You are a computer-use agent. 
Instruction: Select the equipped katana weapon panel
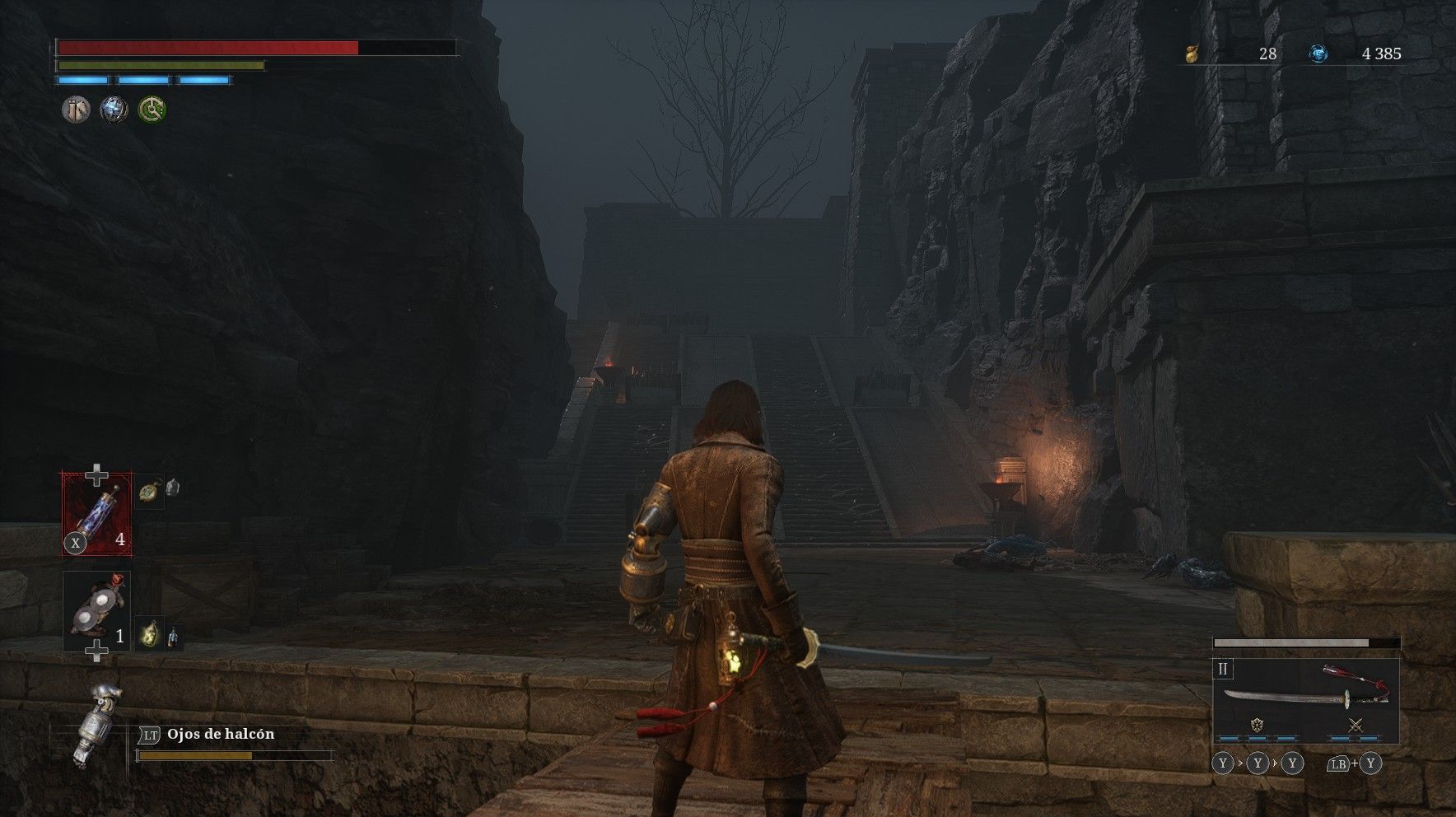tap(1305, 698)
